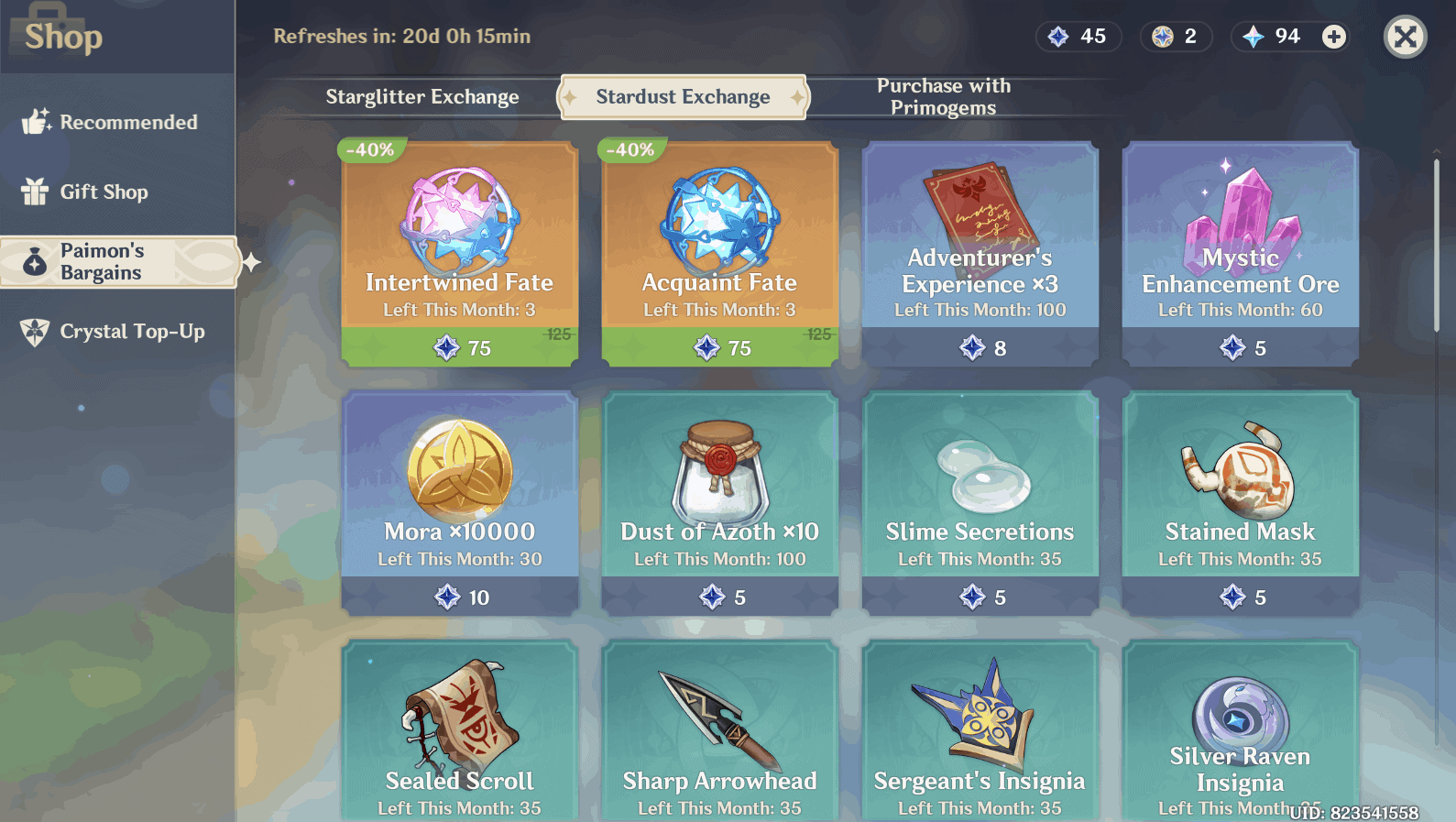This screenshot has width=1456, height=822.
Task: Click the Masterless Starglitter currency counter
Action: tap(1176, 37)
